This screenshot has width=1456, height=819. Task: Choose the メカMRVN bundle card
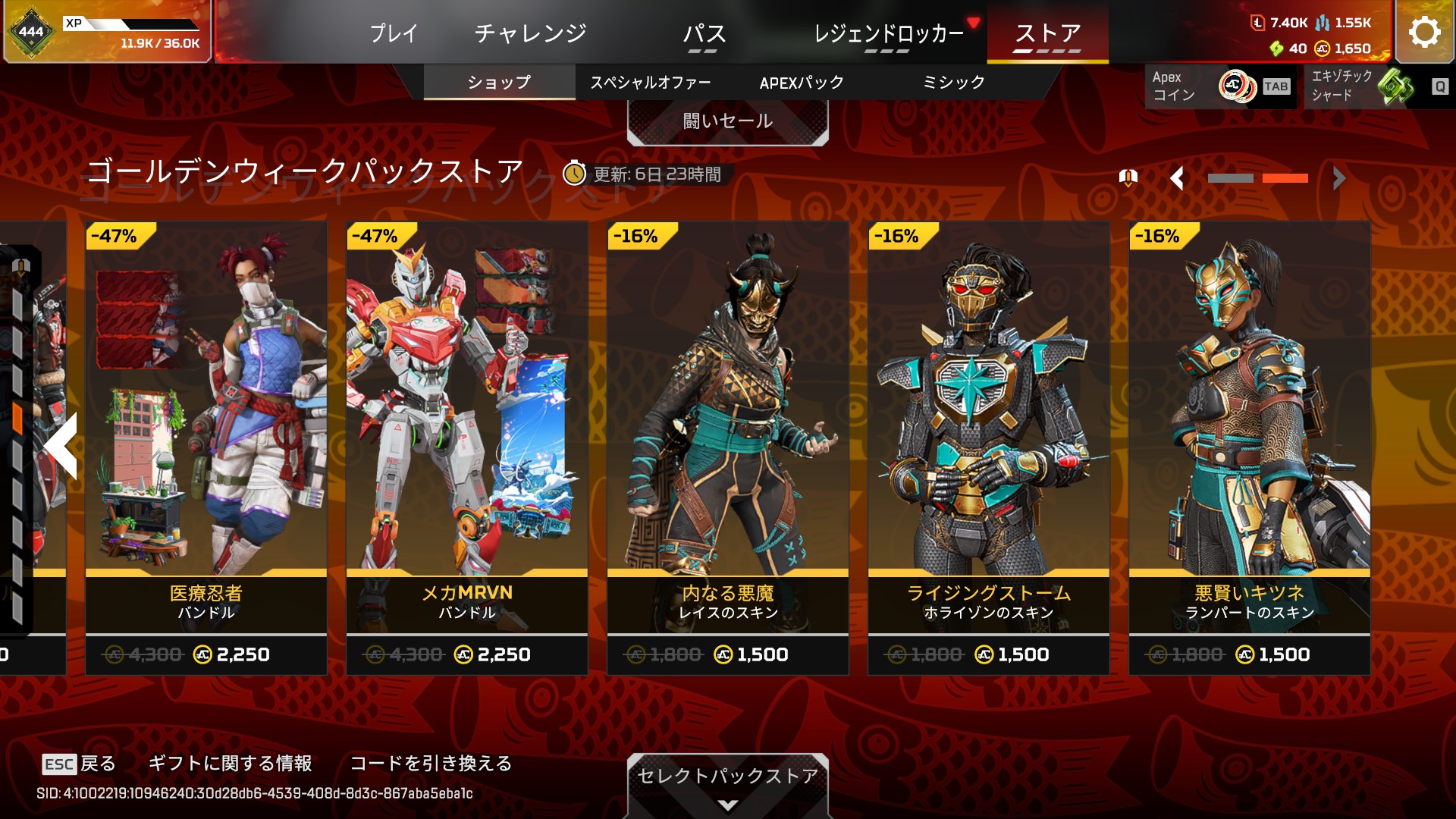click(467, 447)
